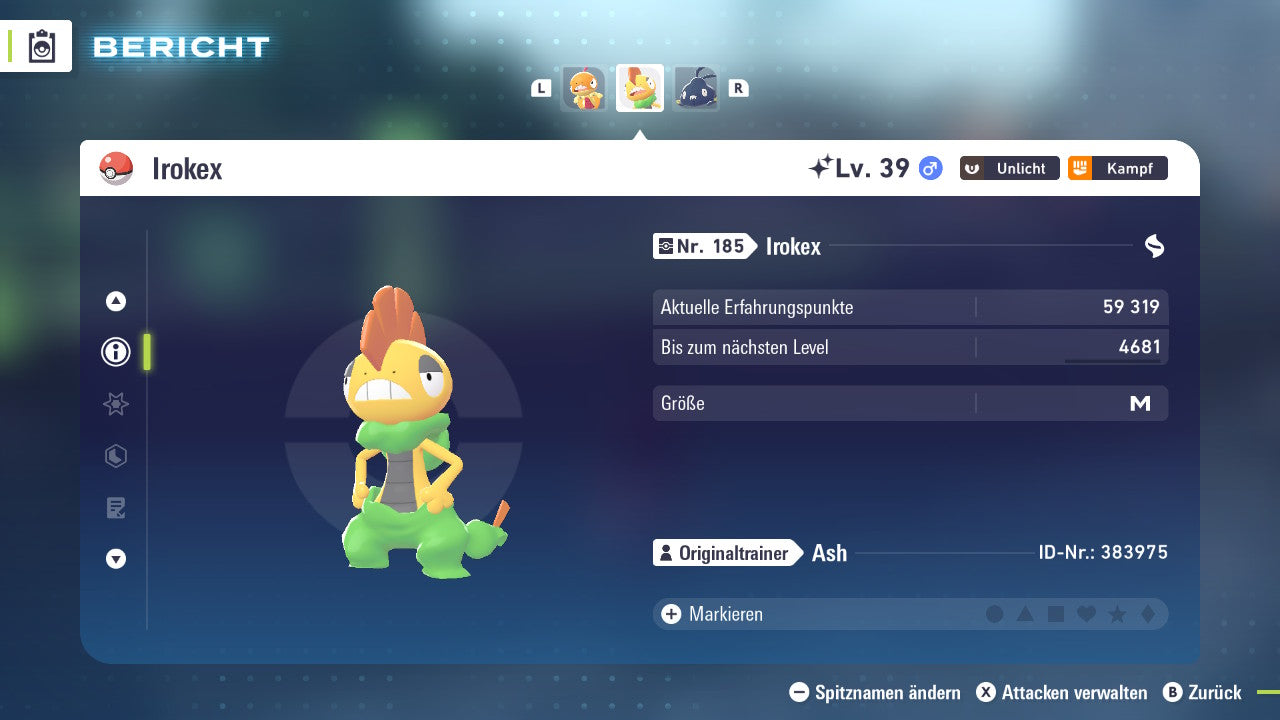Open the hexagon memories page icon

115,456
